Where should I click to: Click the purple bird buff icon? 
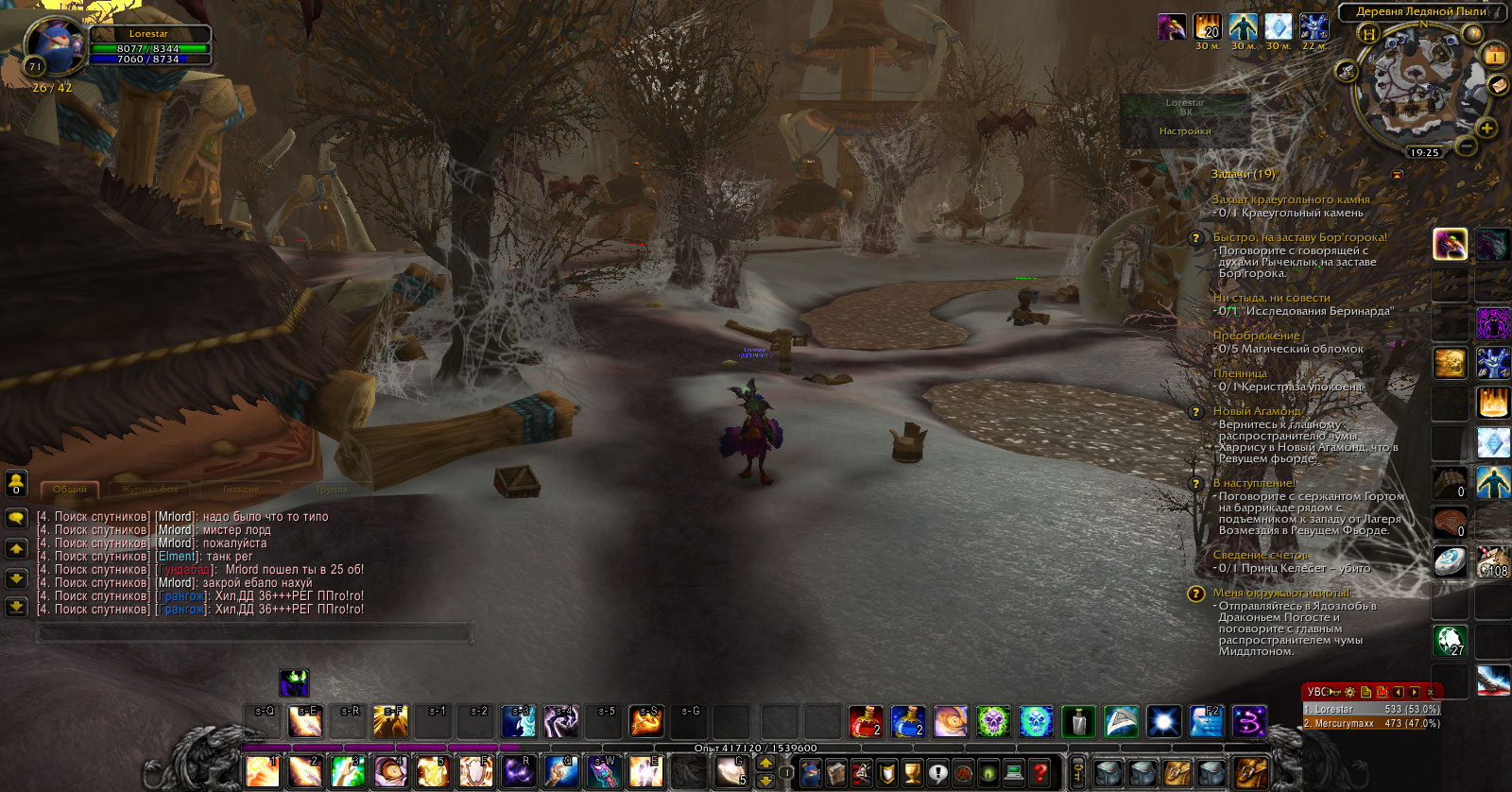pos(1172,27)
